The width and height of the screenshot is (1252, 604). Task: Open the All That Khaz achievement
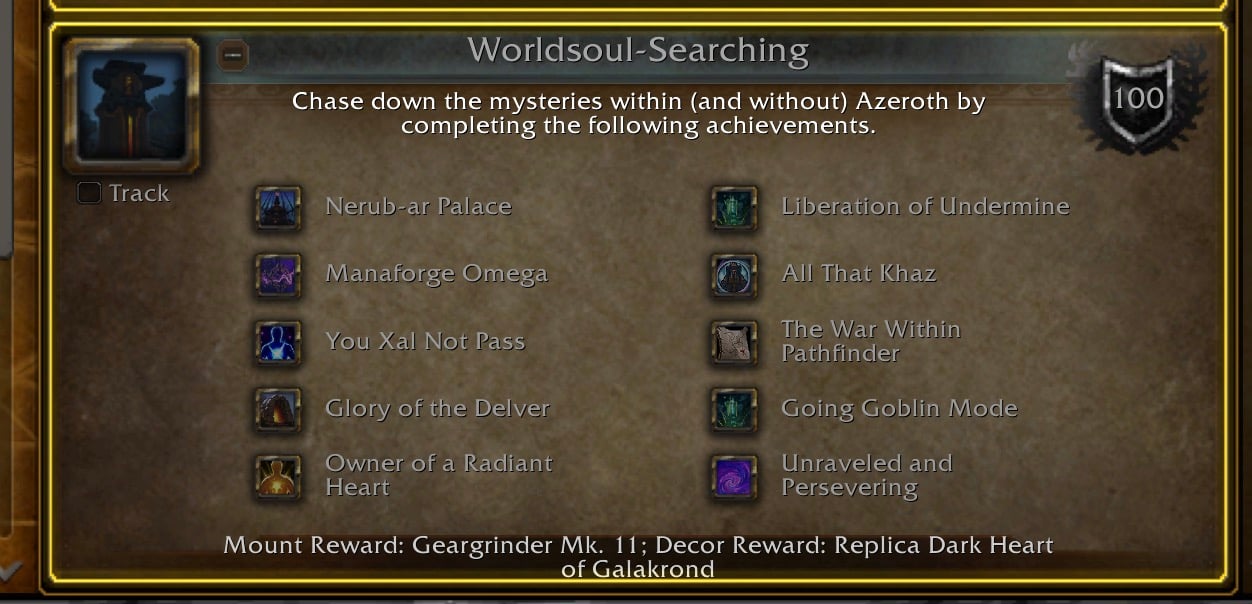pyautogui.click(x=858, y=274)
